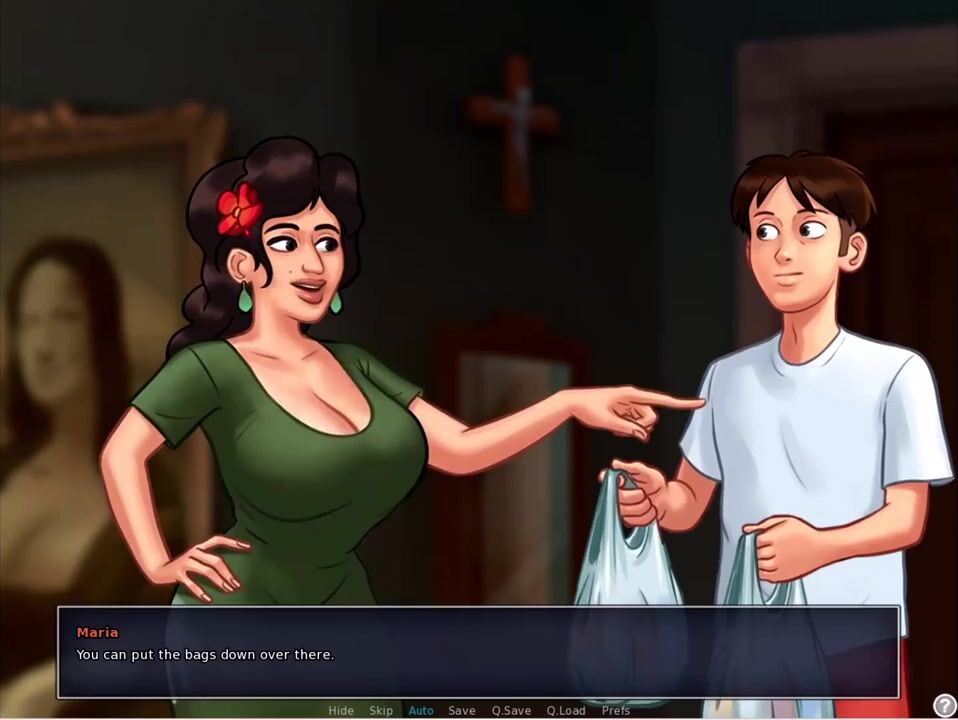This screenshot has width=958, height=720.
Task: Open the Save game menu
Action: (462, 710)
